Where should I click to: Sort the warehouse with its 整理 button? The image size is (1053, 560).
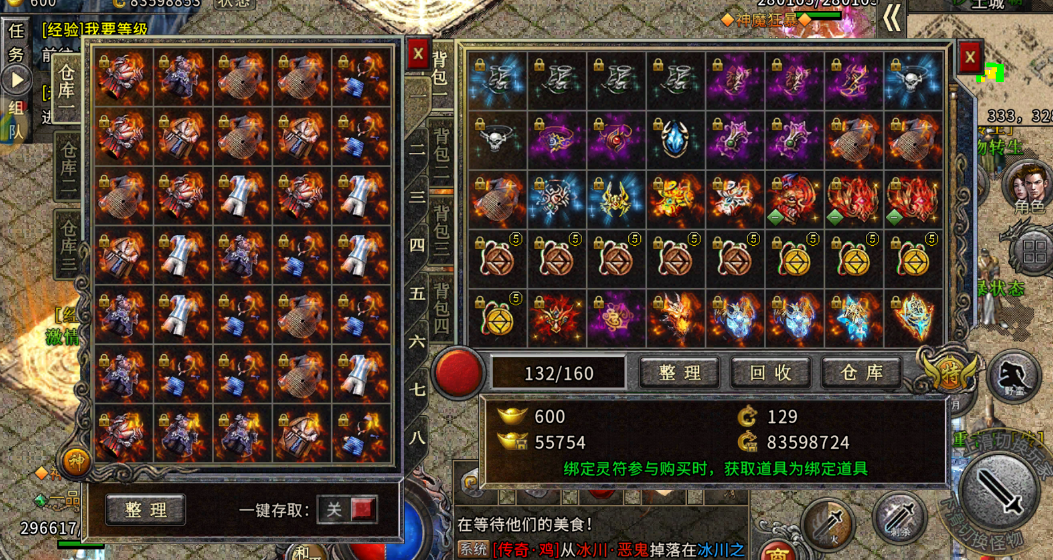point(146,510)
